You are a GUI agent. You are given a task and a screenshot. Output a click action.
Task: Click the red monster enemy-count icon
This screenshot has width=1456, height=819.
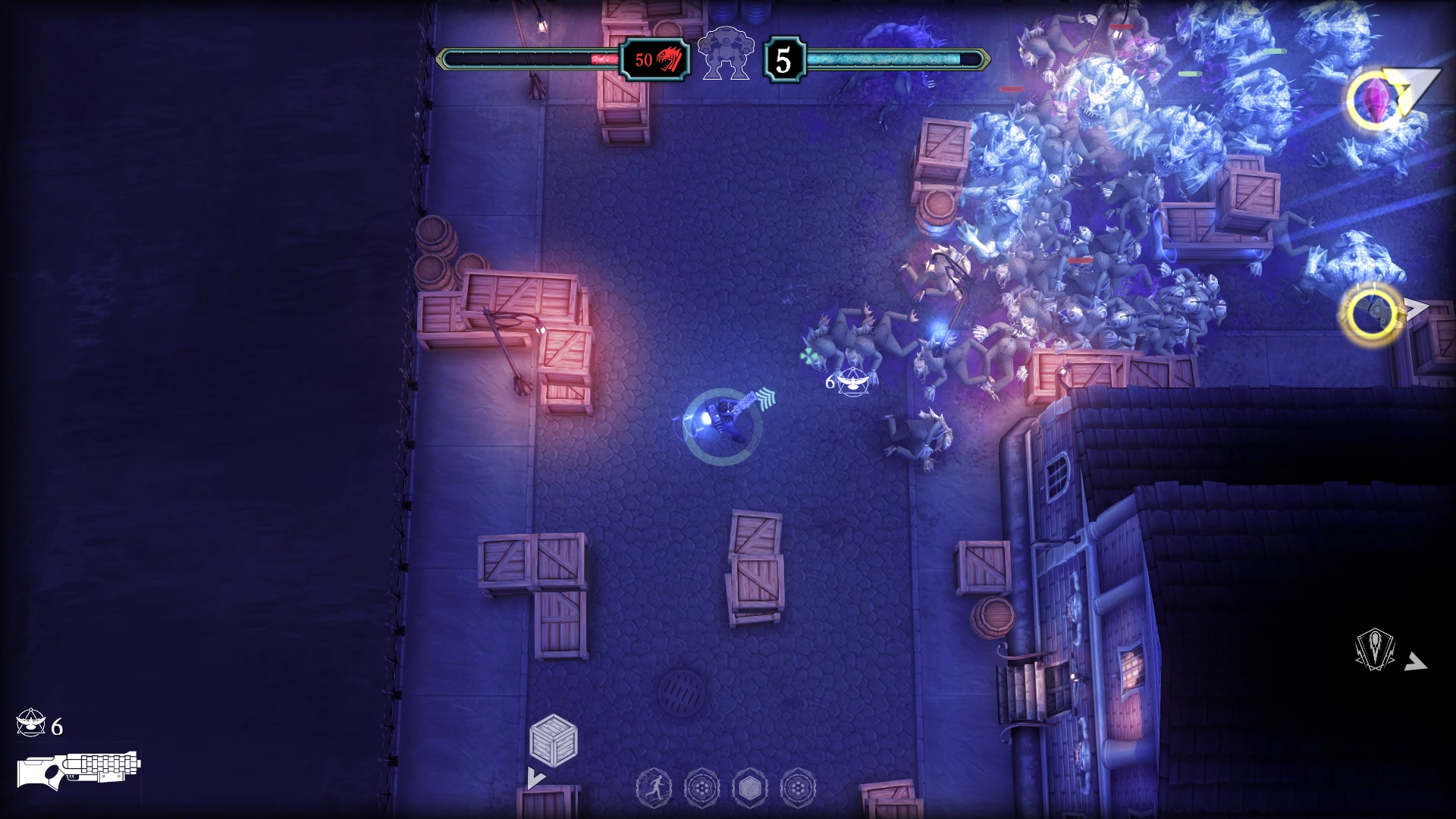669,59
